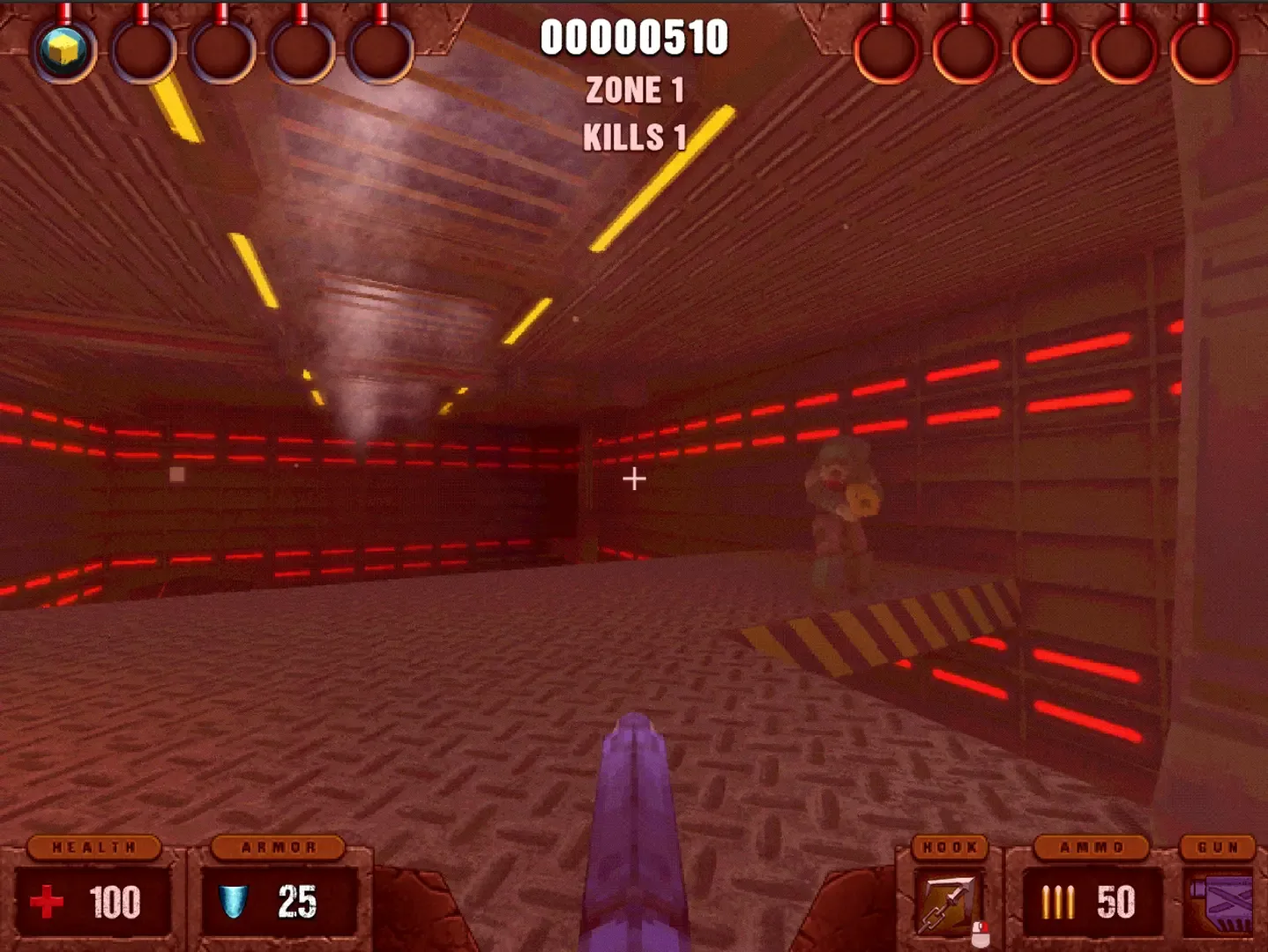Click the KILLS 1 counter

(633, 137)
